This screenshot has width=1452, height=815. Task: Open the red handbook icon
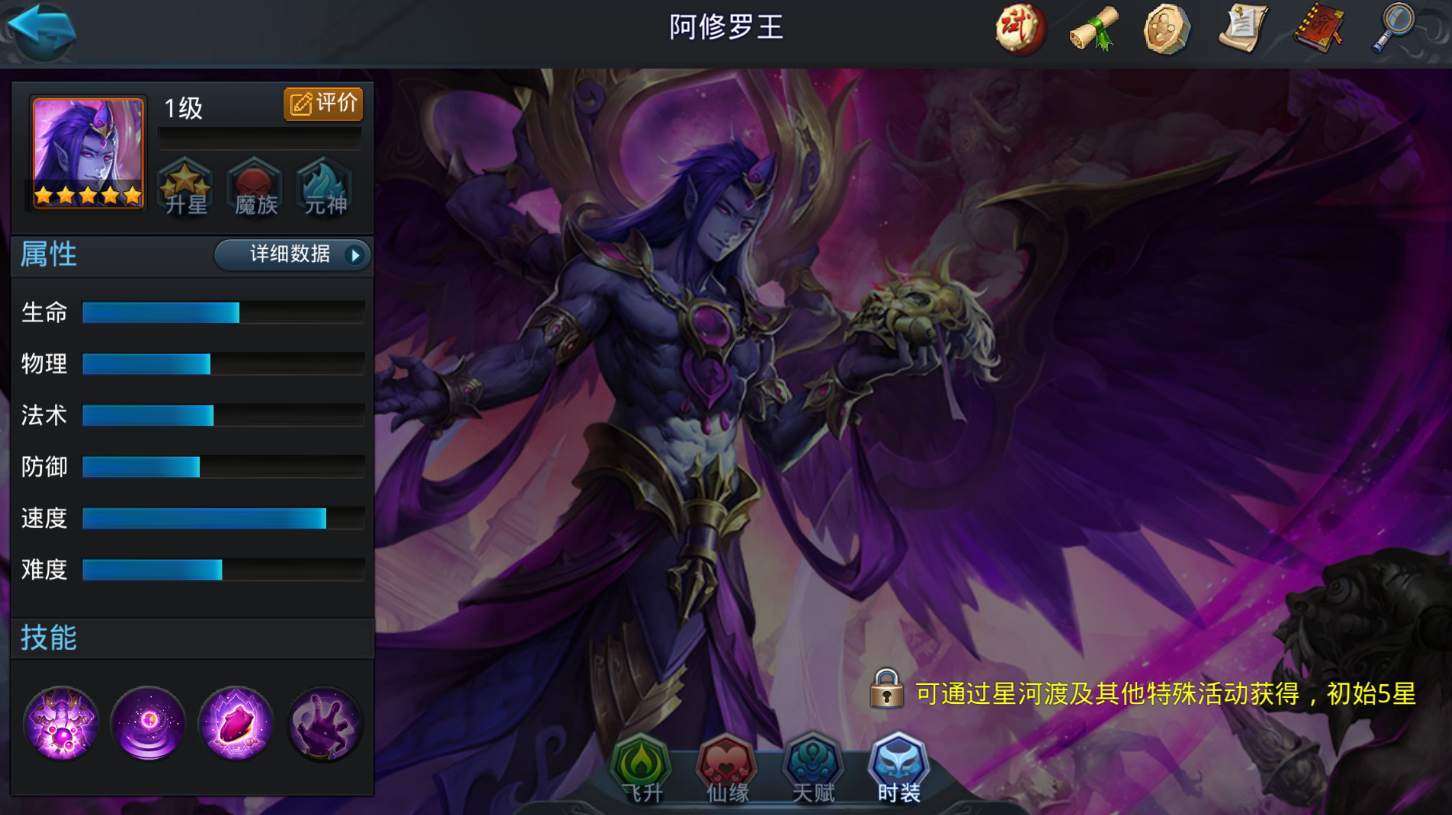click(1317, 29)
